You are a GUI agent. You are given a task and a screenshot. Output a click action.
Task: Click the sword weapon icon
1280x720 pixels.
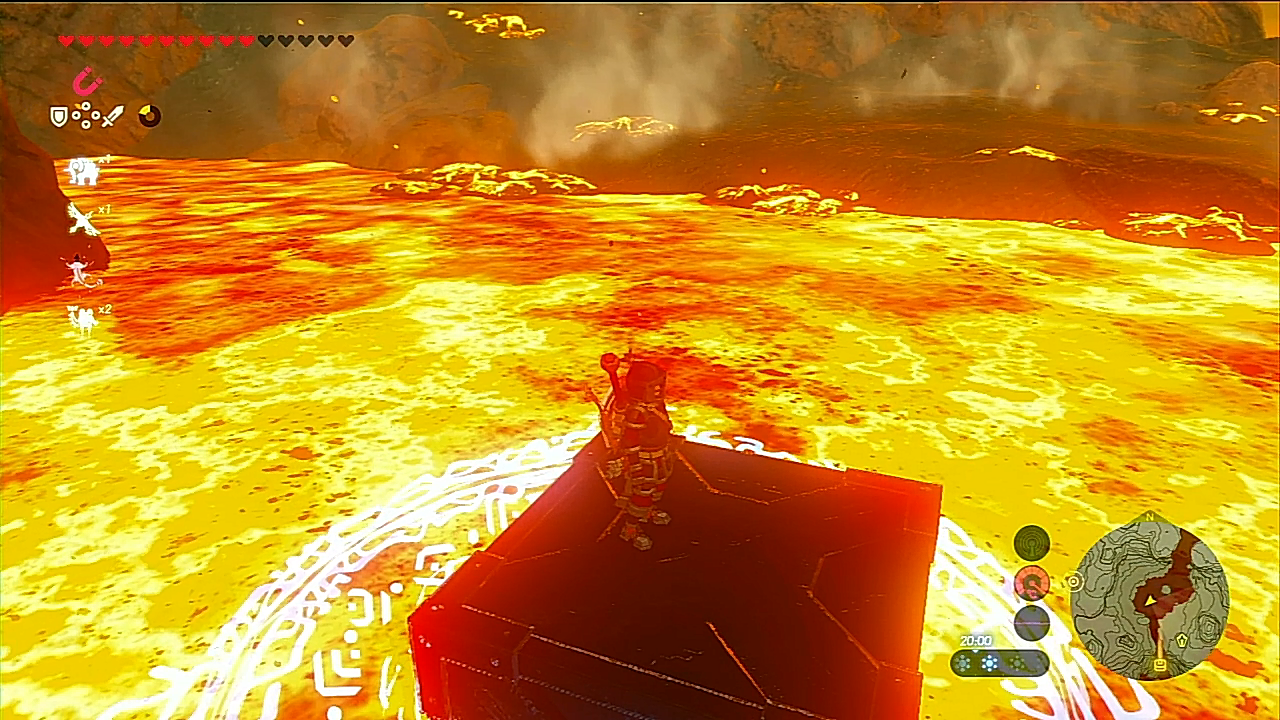click(112, 116)
